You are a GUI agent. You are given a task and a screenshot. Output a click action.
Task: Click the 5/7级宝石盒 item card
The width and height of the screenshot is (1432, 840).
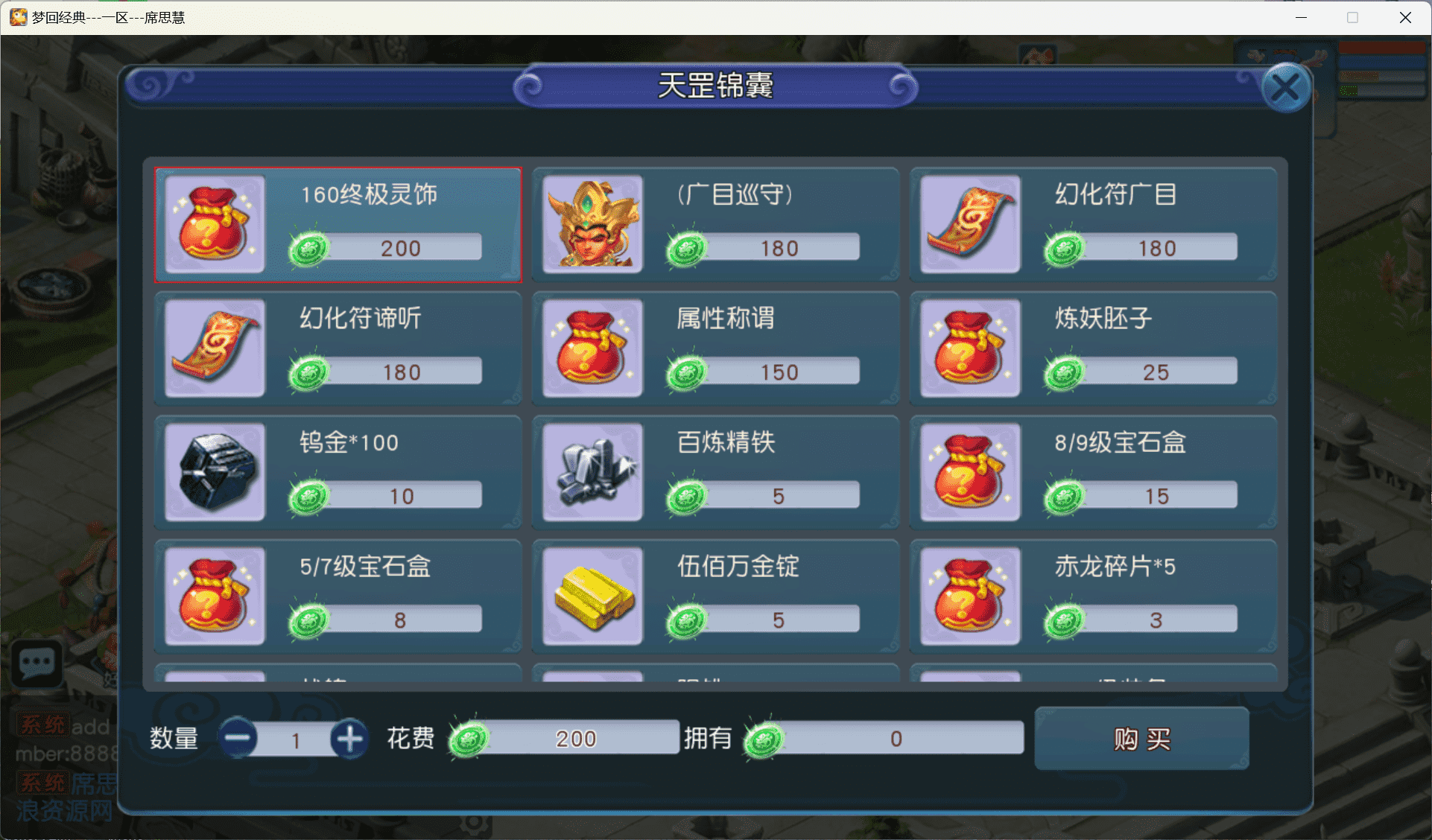pyautogui.click(x=337, y=596)
